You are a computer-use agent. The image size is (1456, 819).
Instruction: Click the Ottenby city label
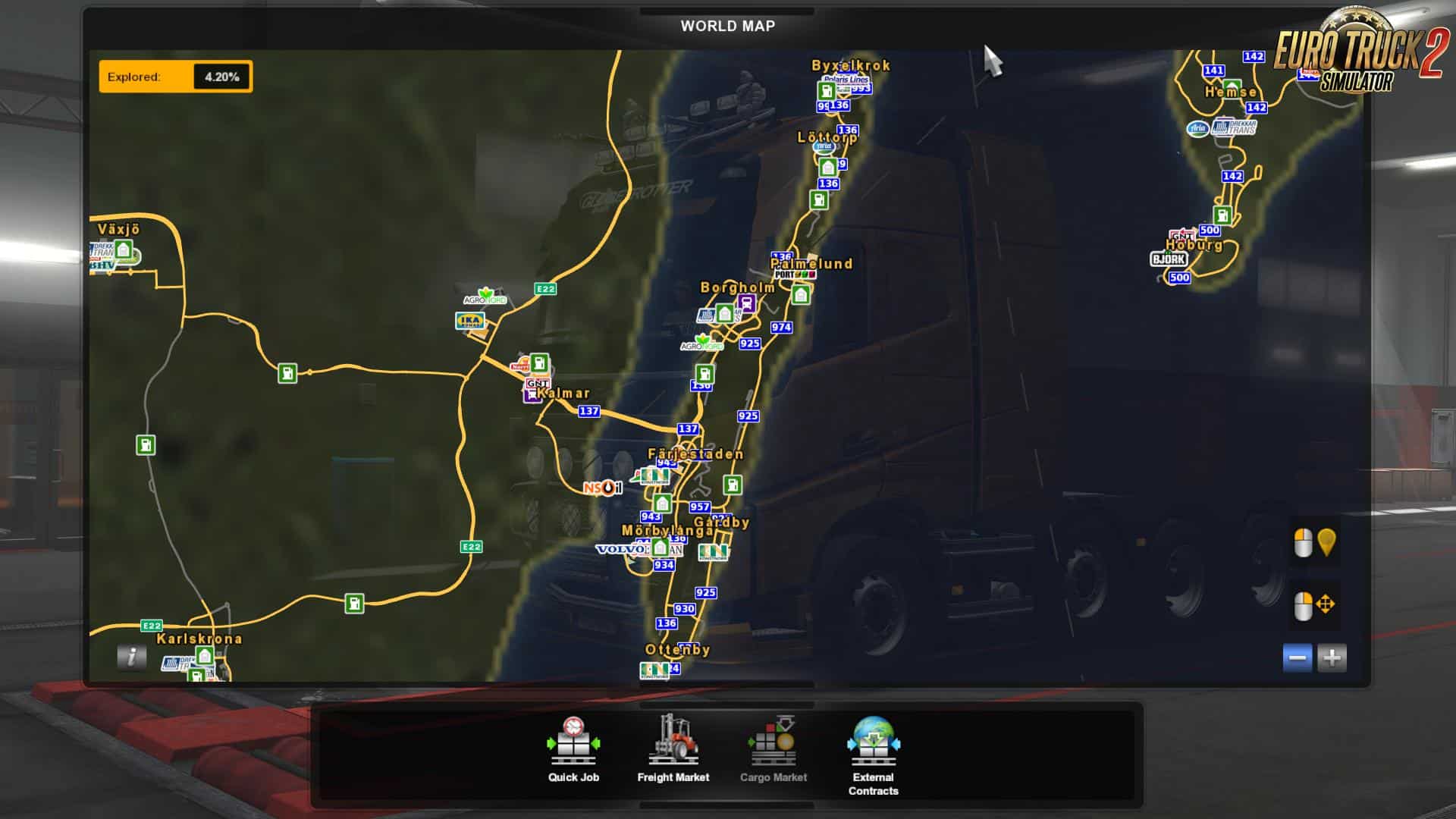click(677, 650)
